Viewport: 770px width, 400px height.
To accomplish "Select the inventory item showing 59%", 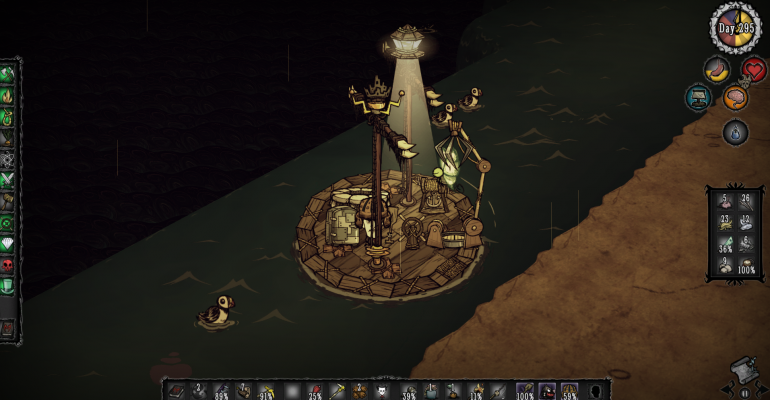I will tap(568, 391).
